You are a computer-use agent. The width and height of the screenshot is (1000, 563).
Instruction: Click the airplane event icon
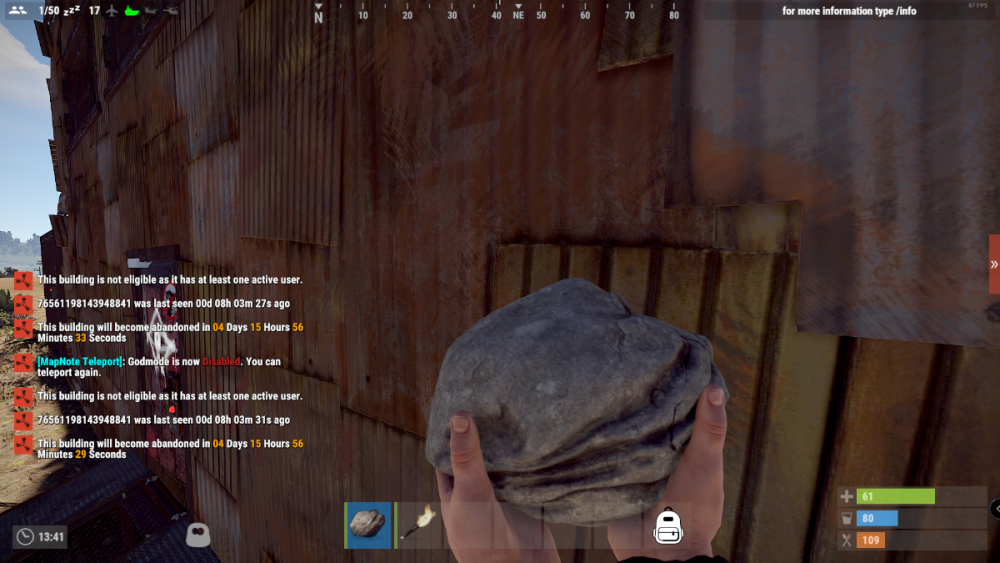point(110,10)
